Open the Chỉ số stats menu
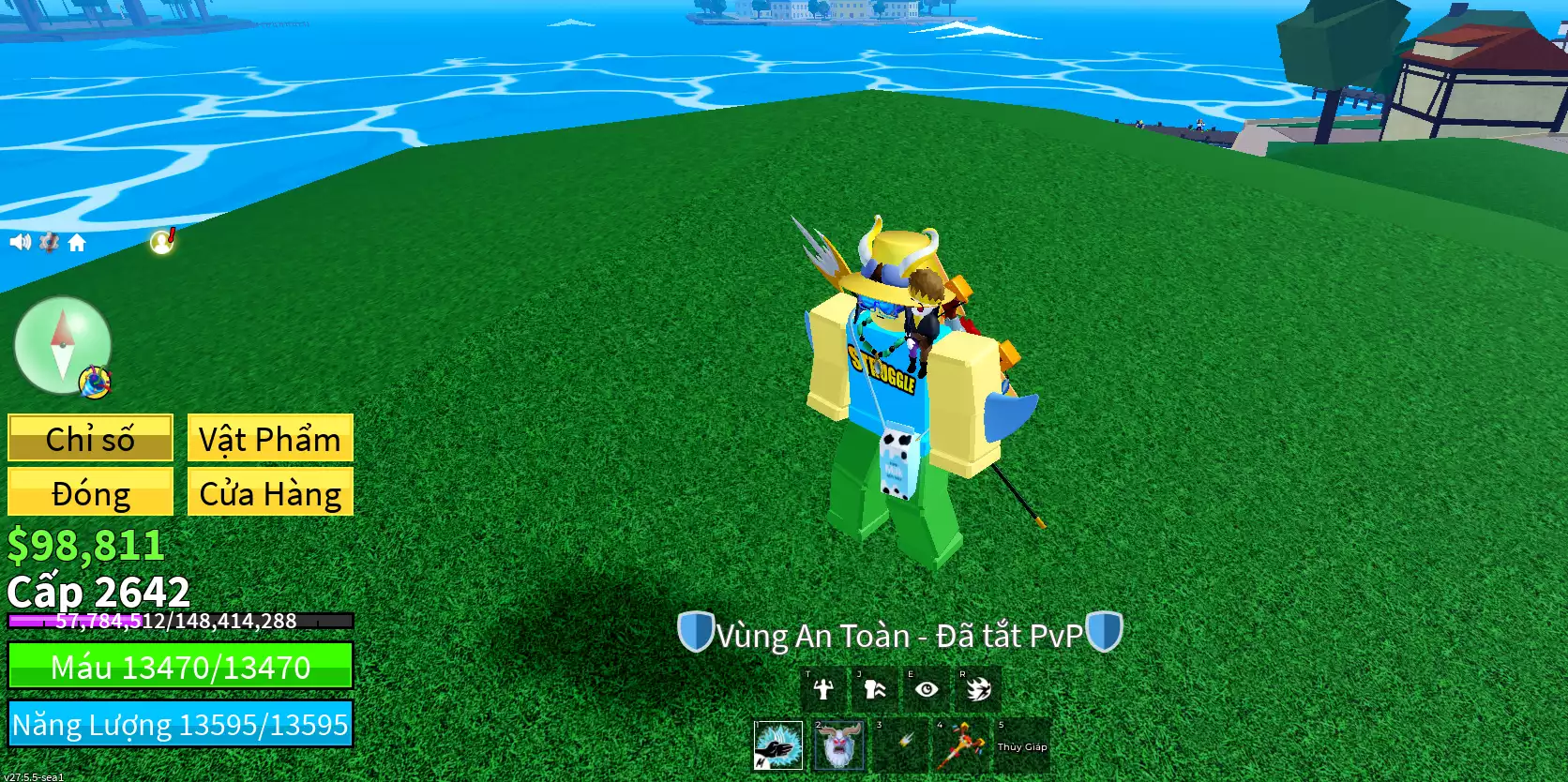This screenshot has height=782, width=1568. coord(90,438)
